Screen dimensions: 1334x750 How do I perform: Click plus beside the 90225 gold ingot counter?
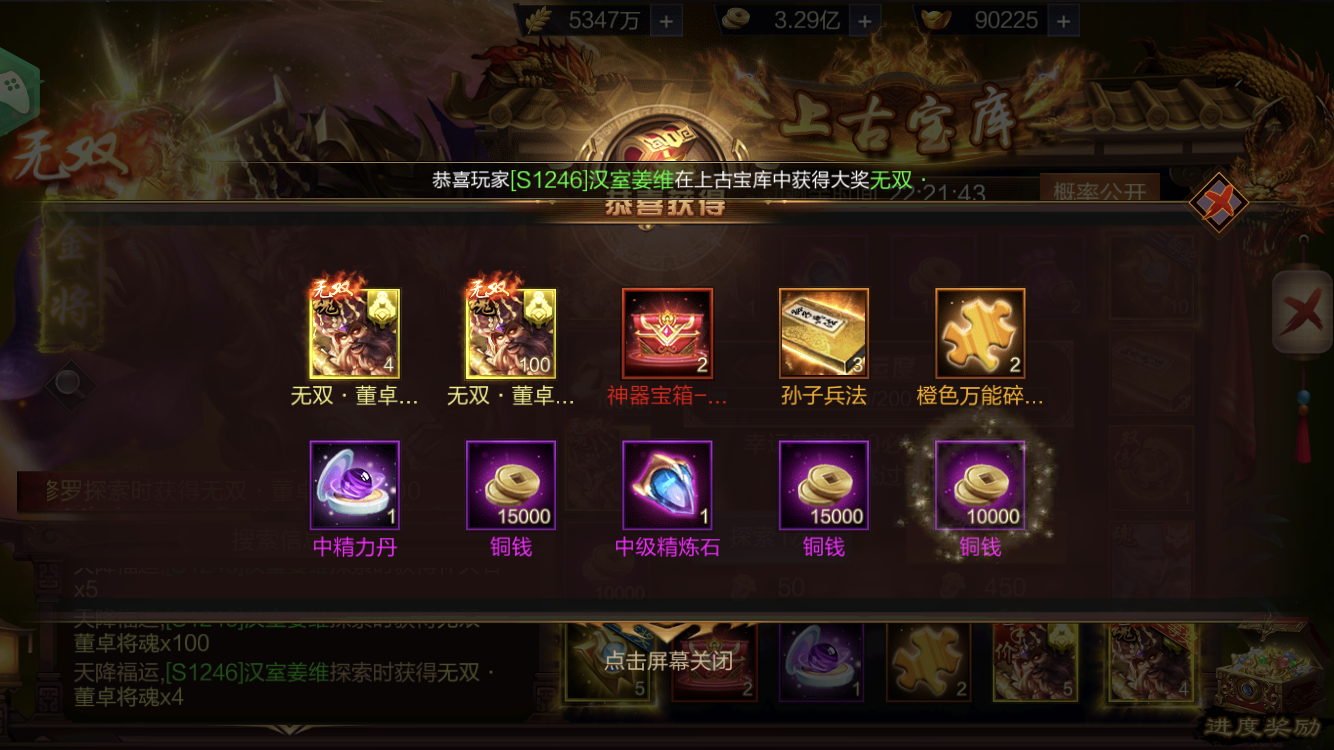click(x=1065, y=19)
